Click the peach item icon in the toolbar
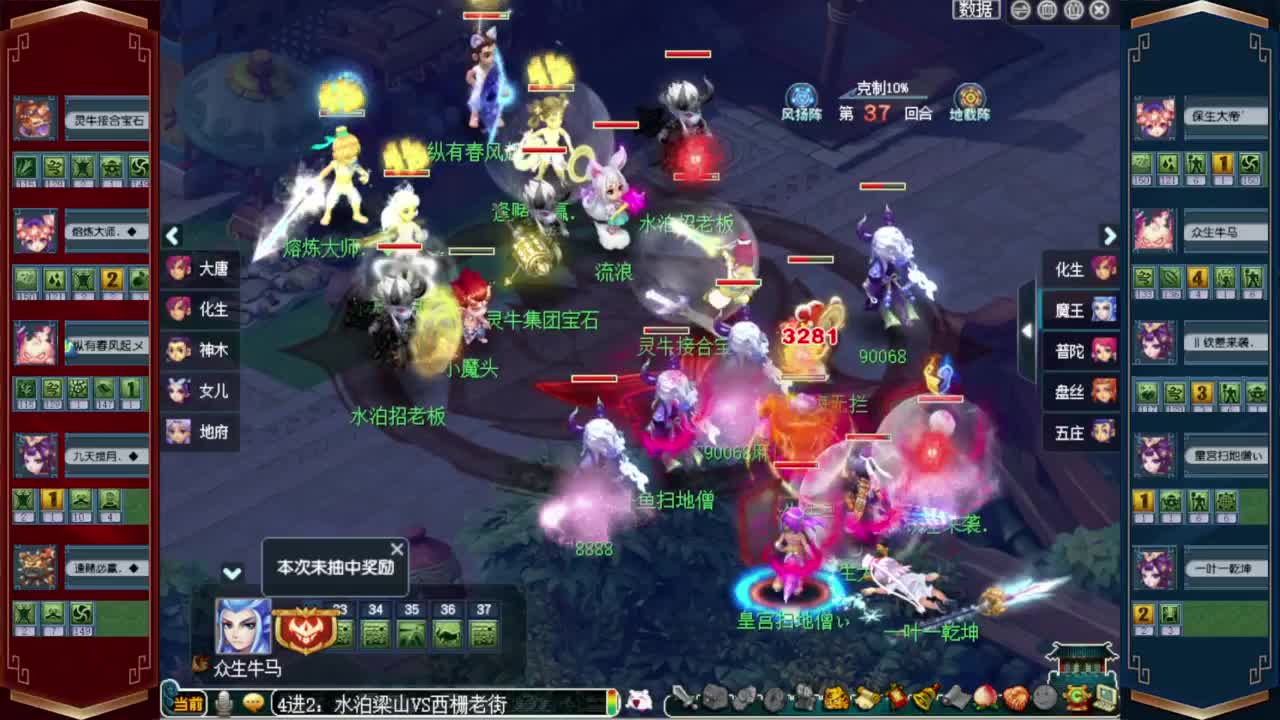The image size is (1280, 720). click(982, 700)
